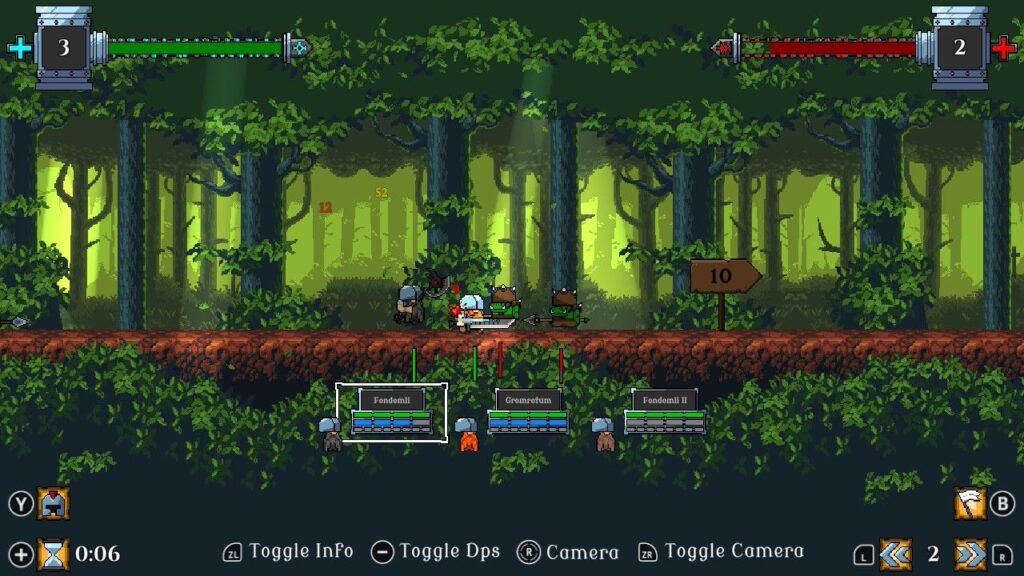The height and width of the screenshot is (576, 1024).
Task: Click the Toggle Camera option
Action: (733, 551)
